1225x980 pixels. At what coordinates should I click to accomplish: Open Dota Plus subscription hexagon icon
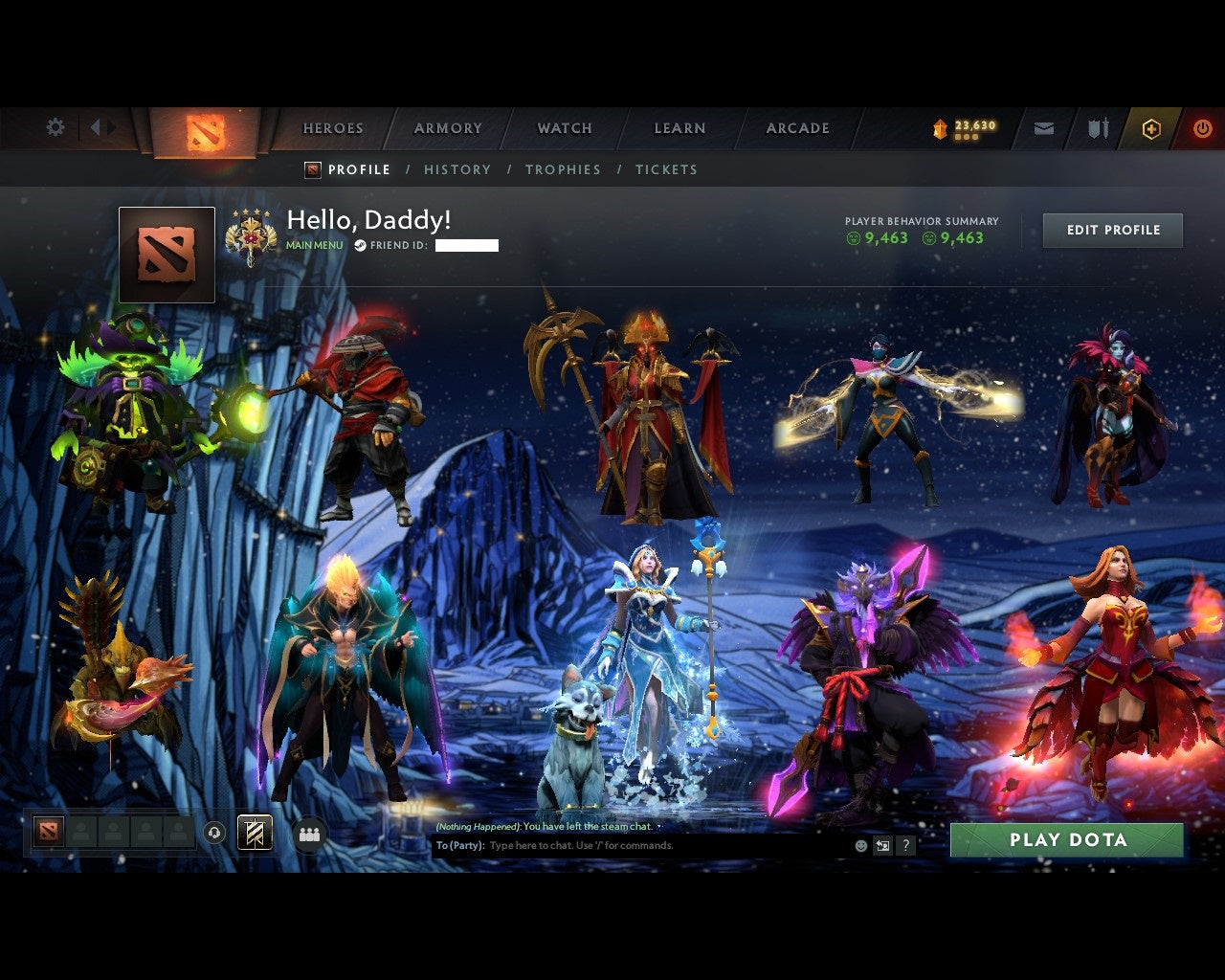1151,126
